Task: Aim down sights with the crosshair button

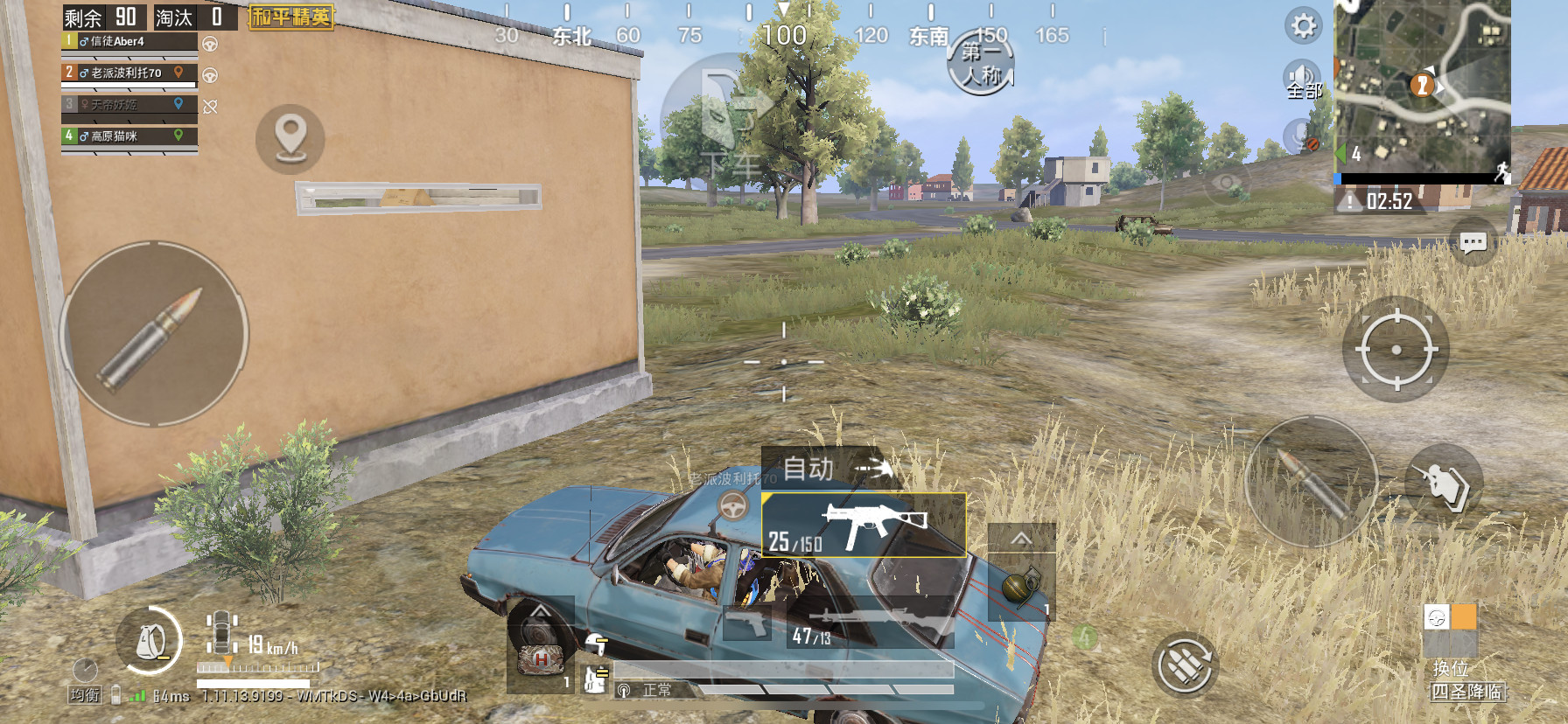Action: pyautogui.click(x=1396, y=350)
